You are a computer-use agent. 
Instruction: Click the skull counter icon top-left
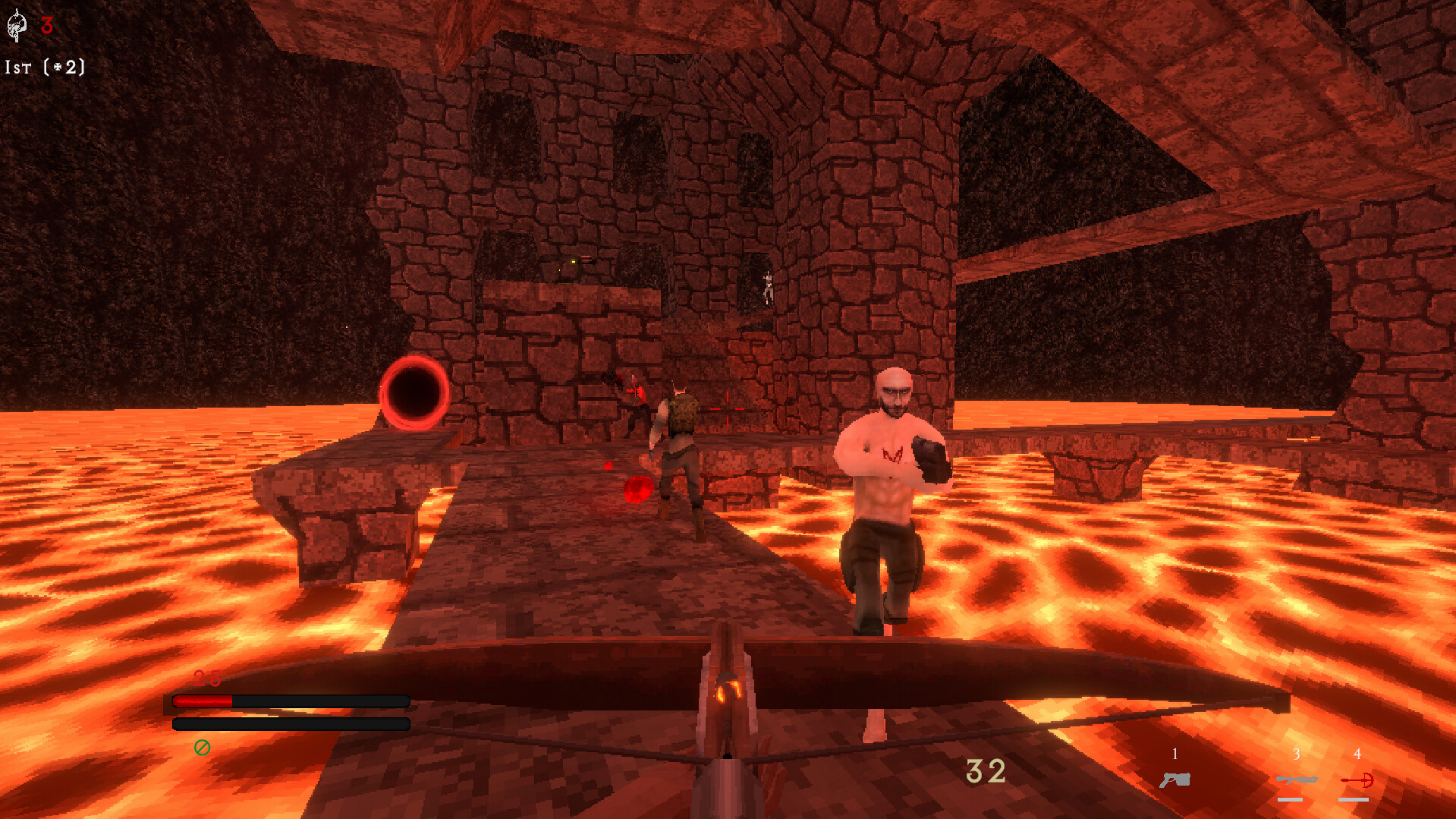(x=17, y=27)
